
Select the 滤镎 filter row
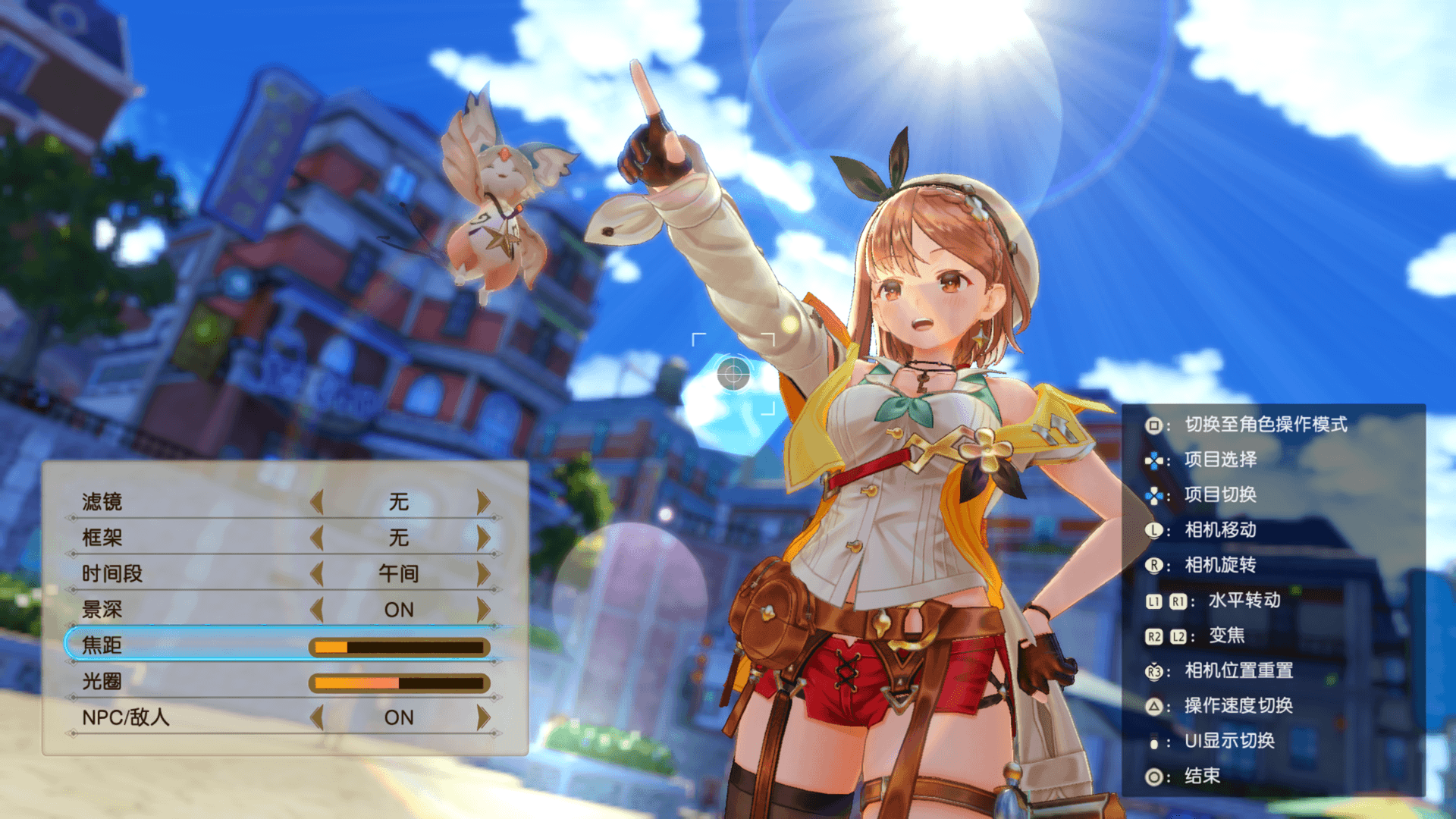click(x=102, y=501)
